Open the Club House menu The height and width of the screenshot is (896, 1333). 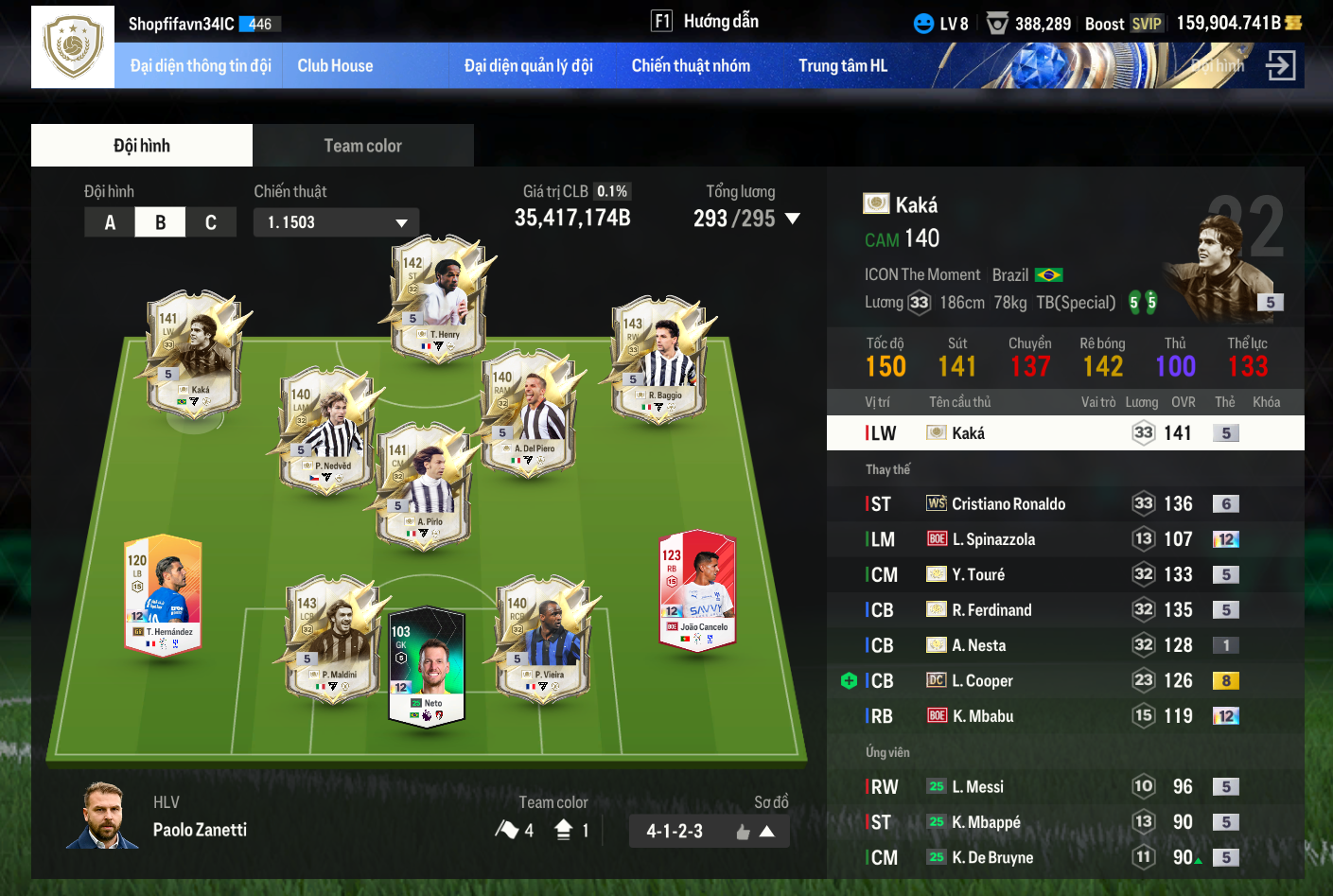pos(335,66)
